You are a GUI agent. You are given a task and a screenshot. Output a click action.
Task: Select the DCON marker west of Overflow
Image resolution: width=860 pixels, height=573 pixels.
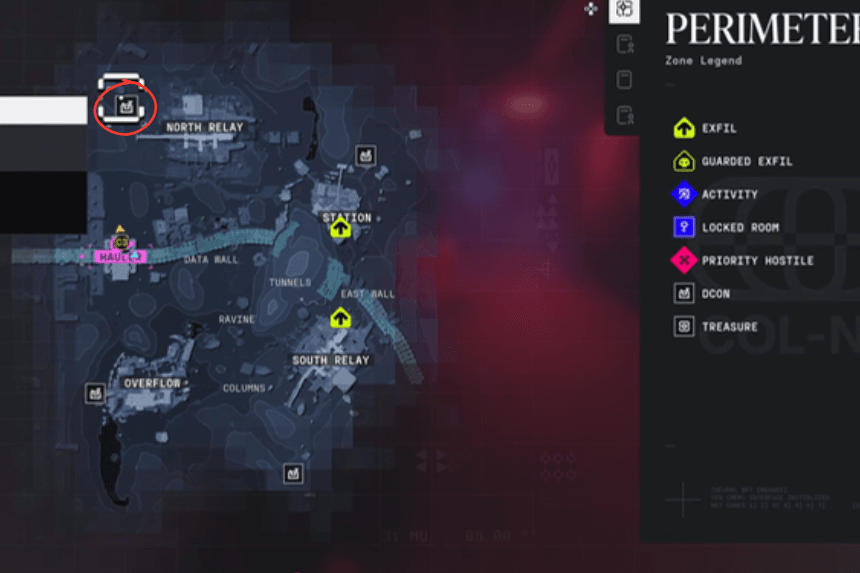pos(95,393)
